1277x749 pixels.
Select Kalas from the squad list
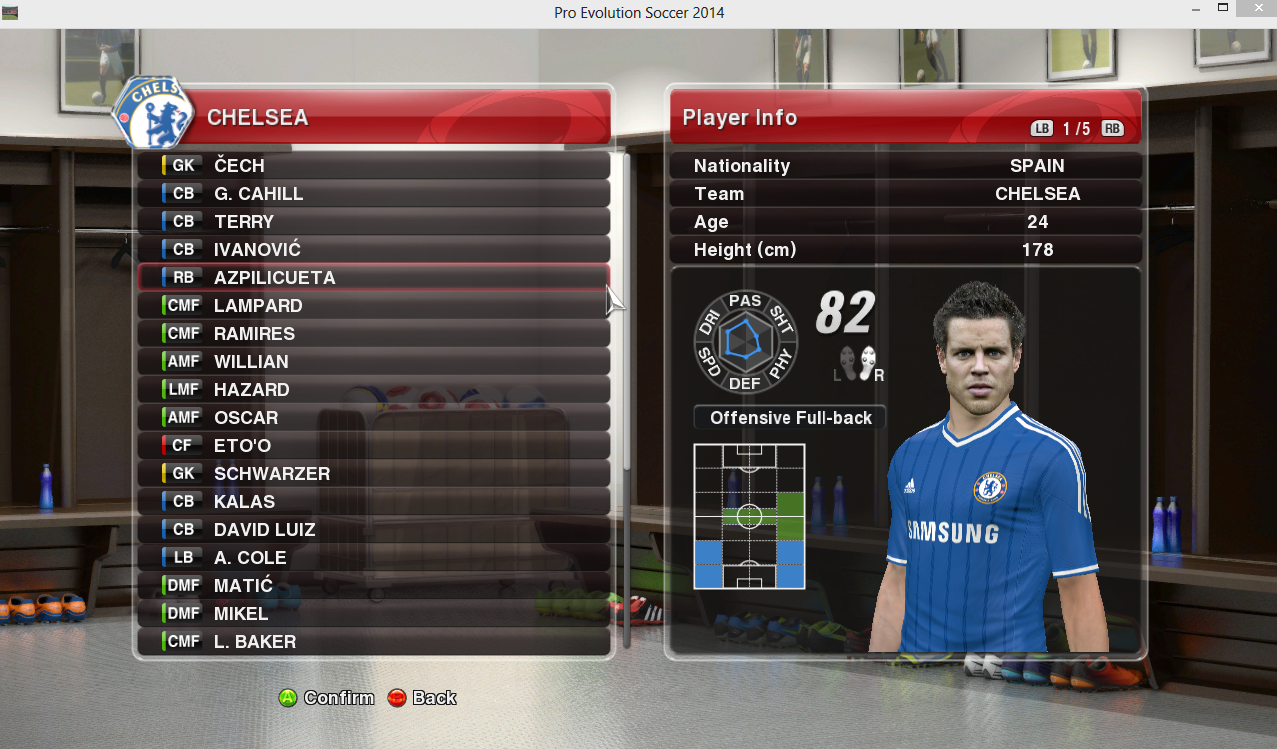373,502
